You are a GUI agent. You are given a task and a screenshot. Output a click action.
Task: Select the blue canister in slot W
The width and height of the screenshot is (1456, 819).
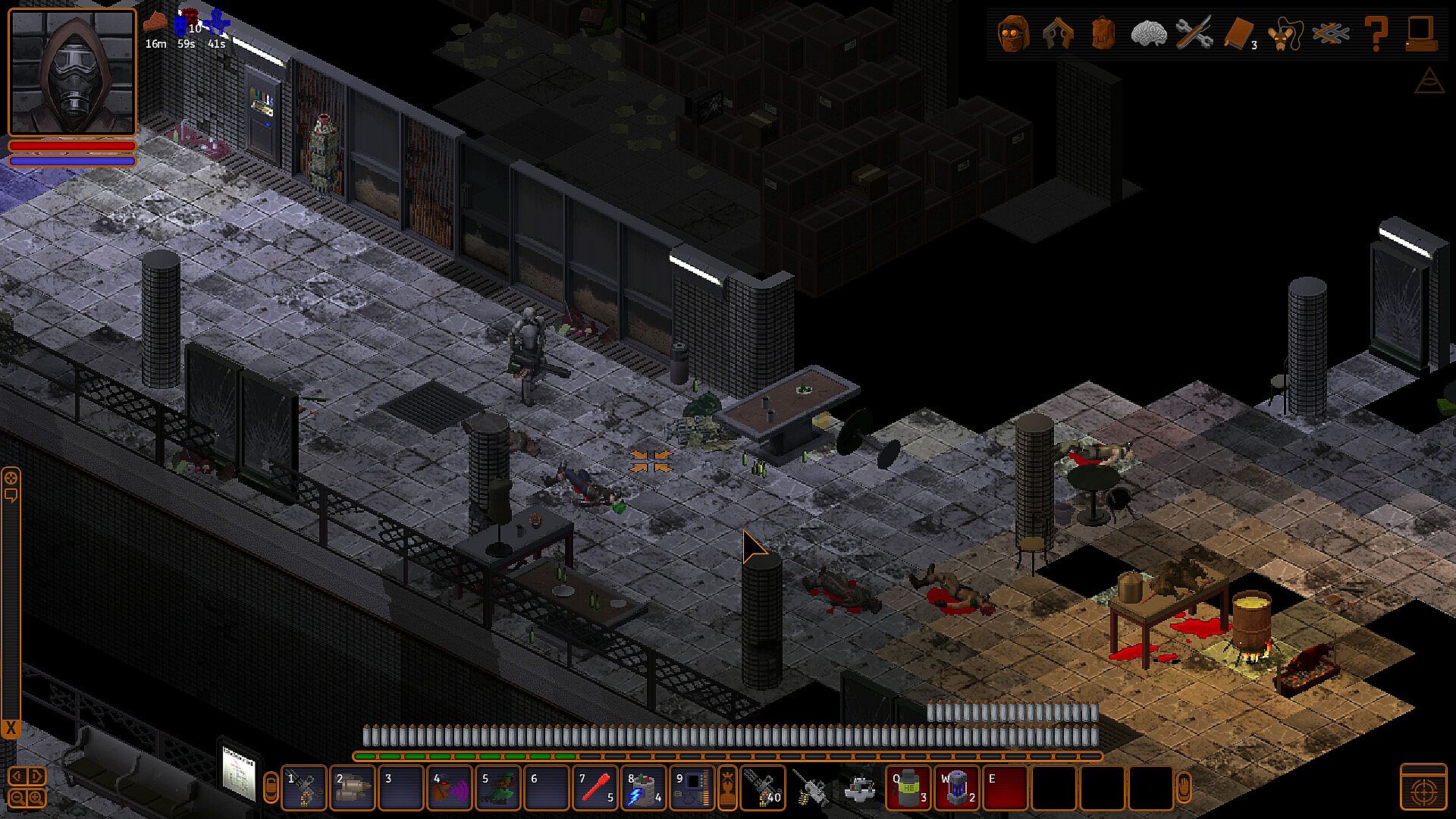tap(957, 788)
